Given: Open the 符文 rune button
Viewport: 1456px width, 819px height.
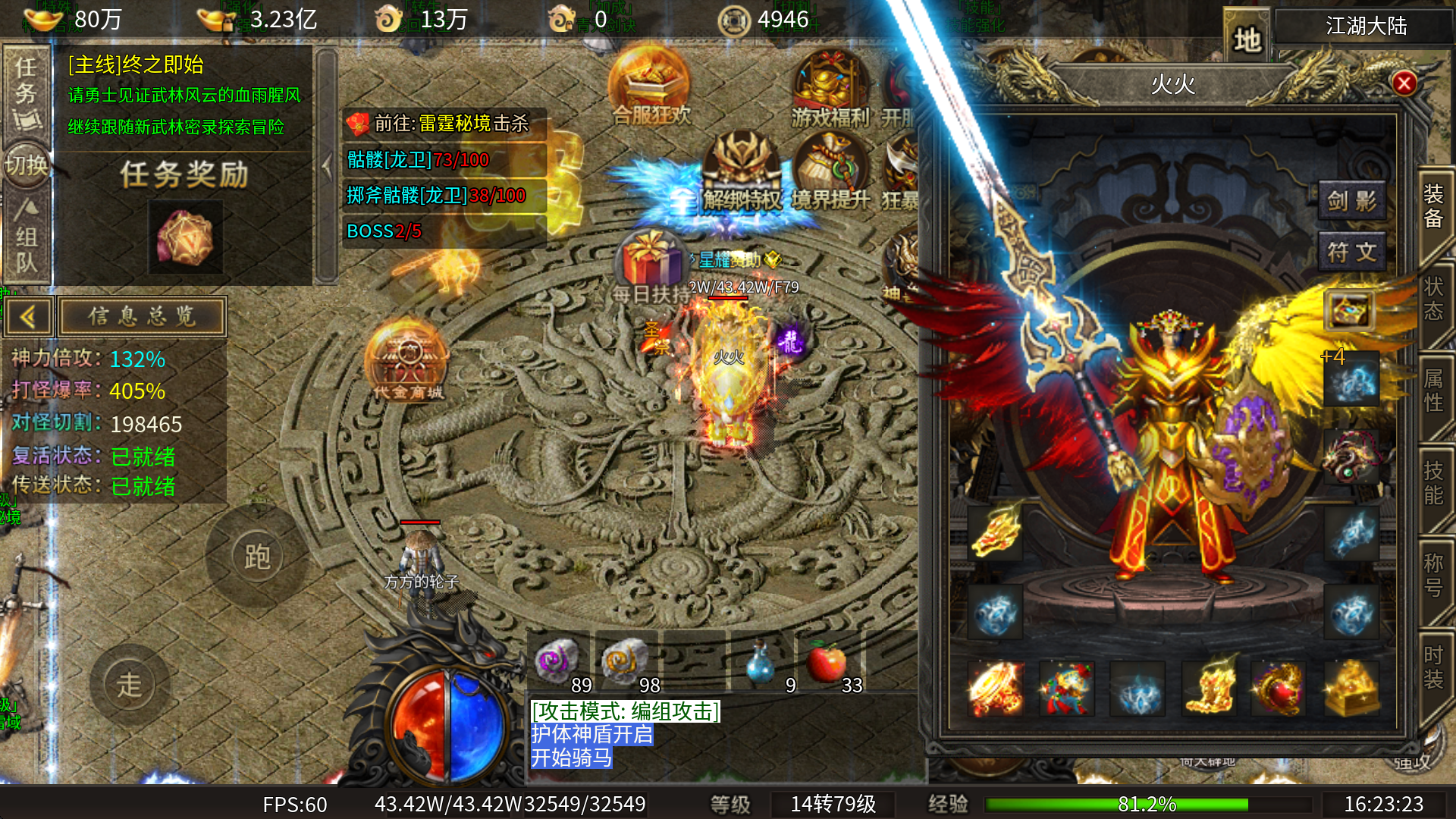Looking at the screenshot, I should point(1351,252).
